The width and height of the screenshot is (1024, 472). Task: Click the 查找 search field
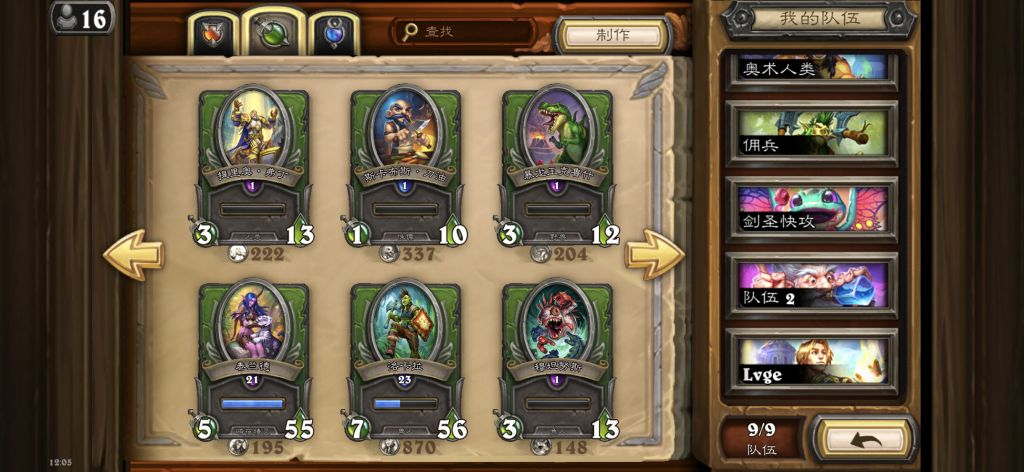point(465,32)
